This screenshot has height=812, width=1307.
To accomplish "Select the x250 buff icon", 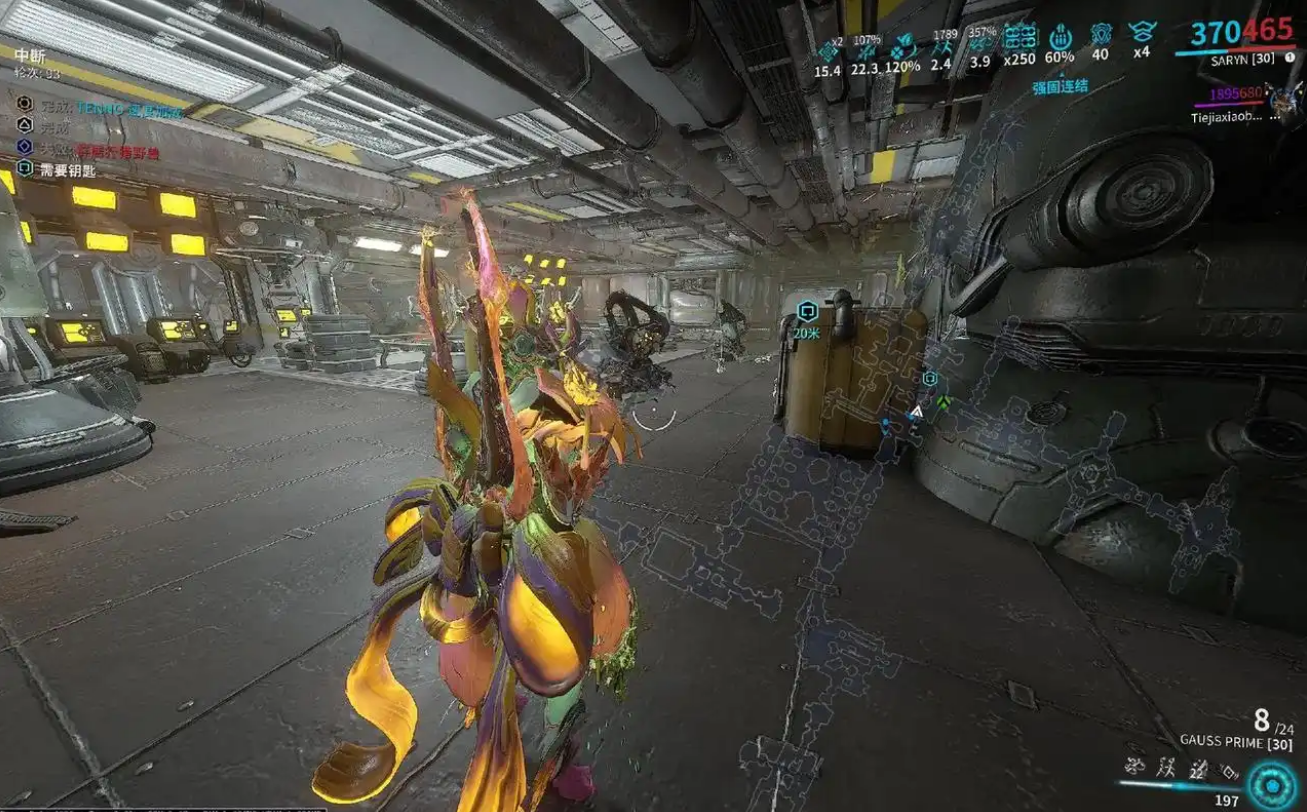I will pyautogui.click(x=1020, y=37).
